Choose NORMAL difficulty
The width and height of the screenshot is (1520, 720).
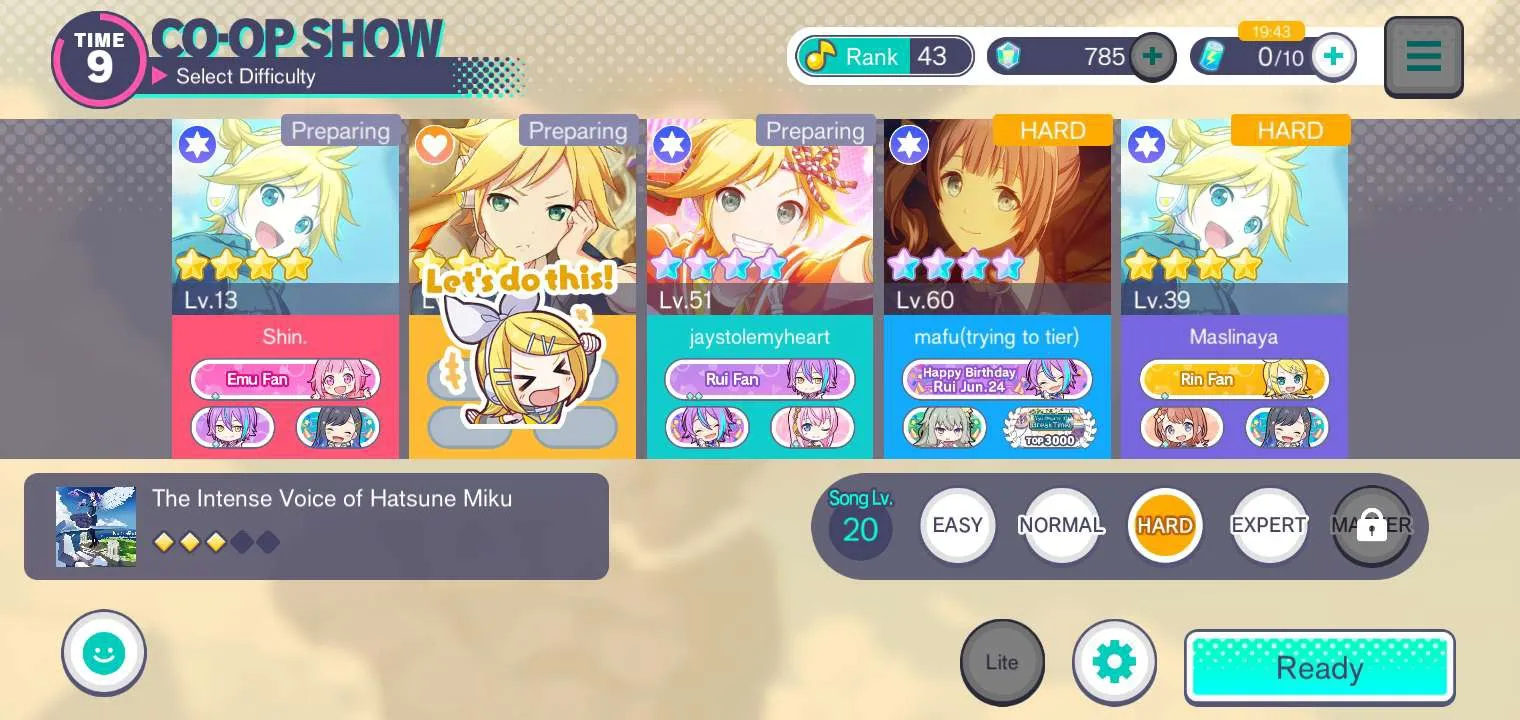click(x=1061, y=526)
